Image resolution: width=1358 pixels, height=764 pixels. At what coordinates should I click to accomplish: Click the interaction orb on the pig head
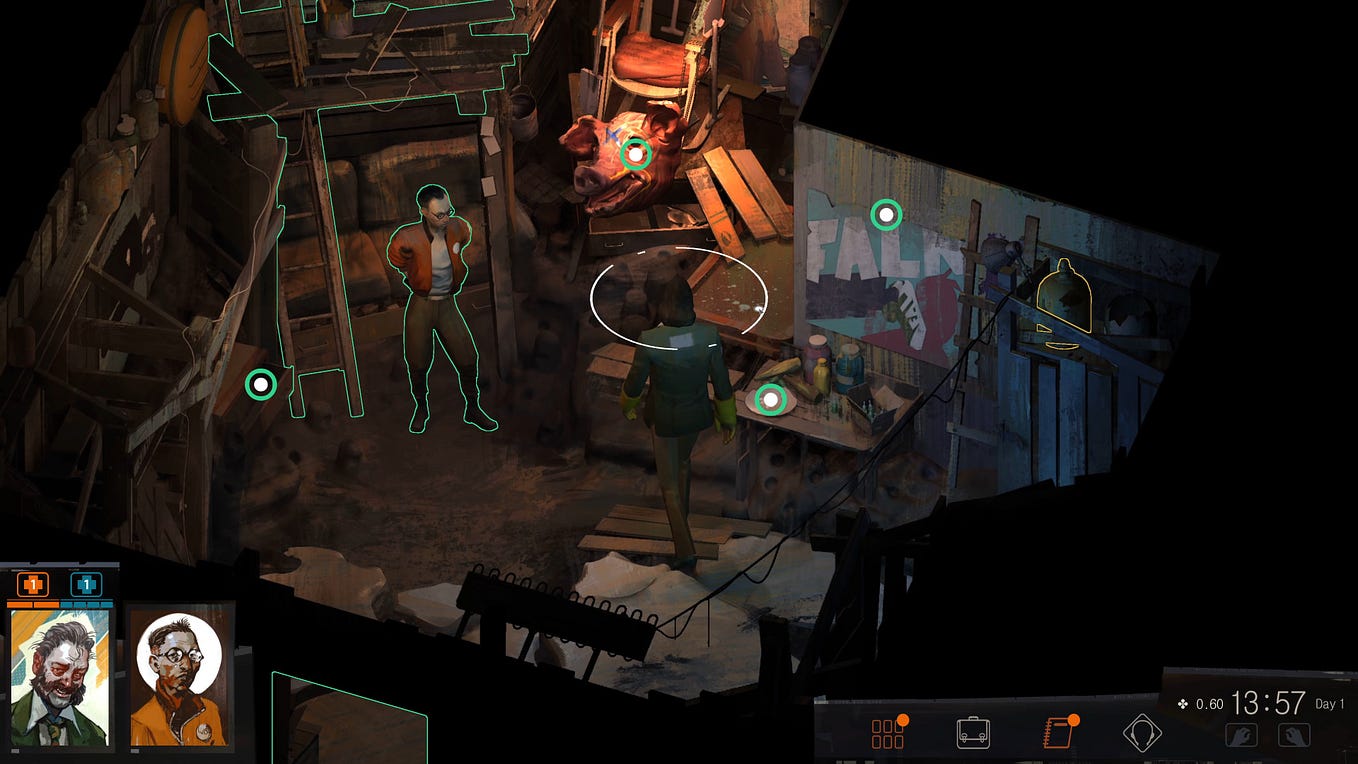coord(635,154)
